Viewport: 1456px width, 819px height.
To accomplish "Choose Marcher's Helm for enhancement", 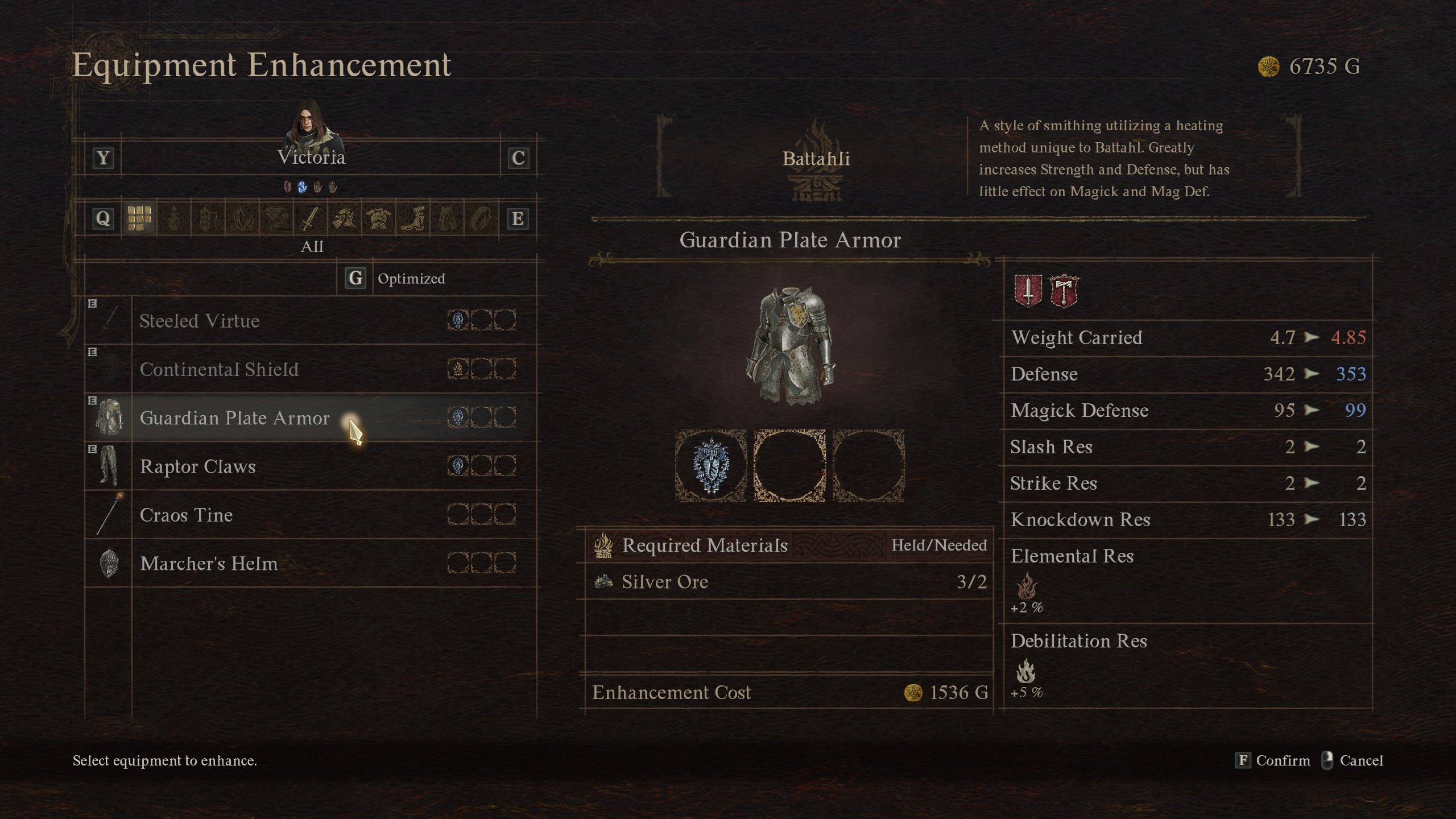I will pyautogui.click(x=208, y=564).
